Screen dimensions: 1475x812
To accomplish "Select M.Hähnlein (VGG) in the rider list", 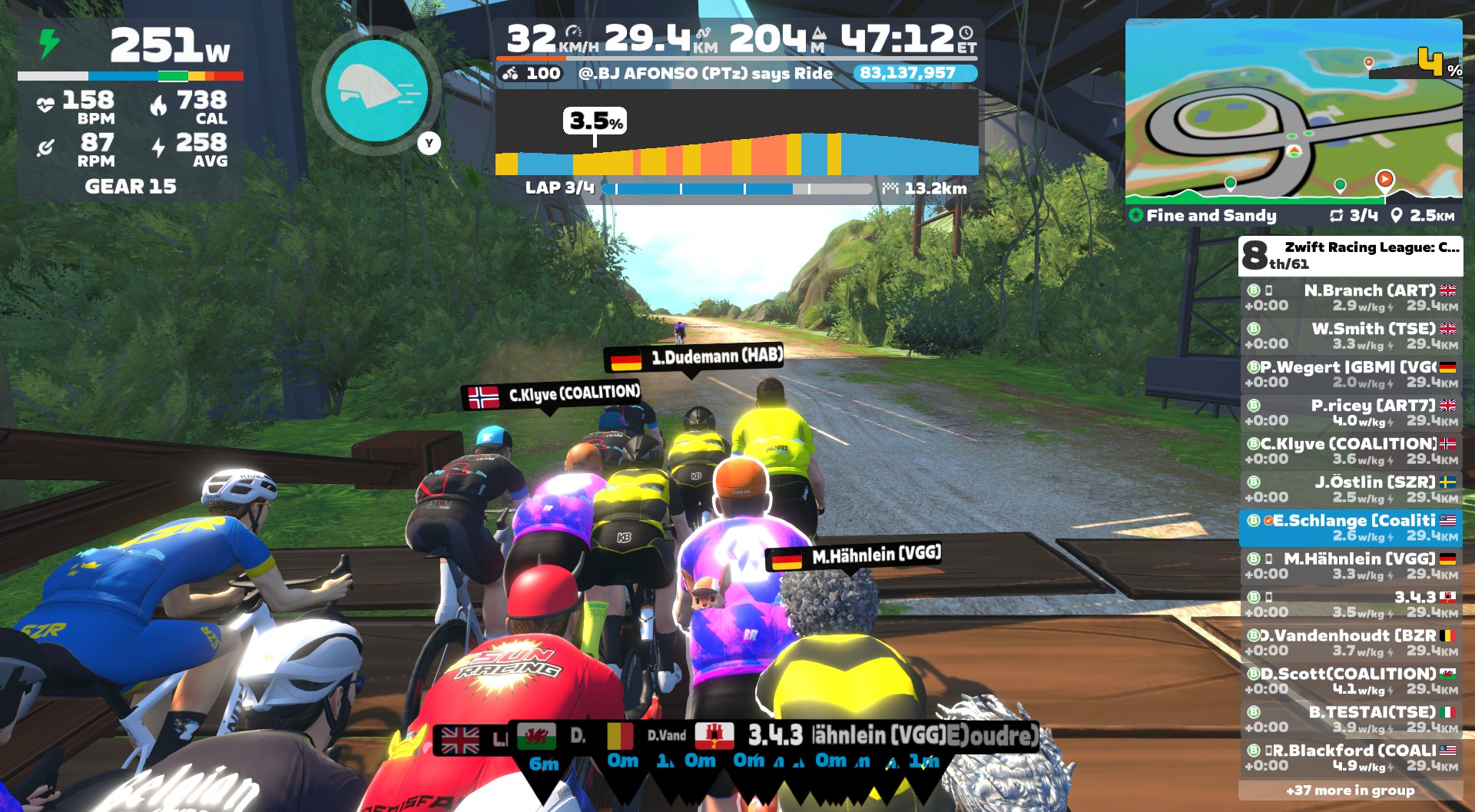I will 1351,566.
